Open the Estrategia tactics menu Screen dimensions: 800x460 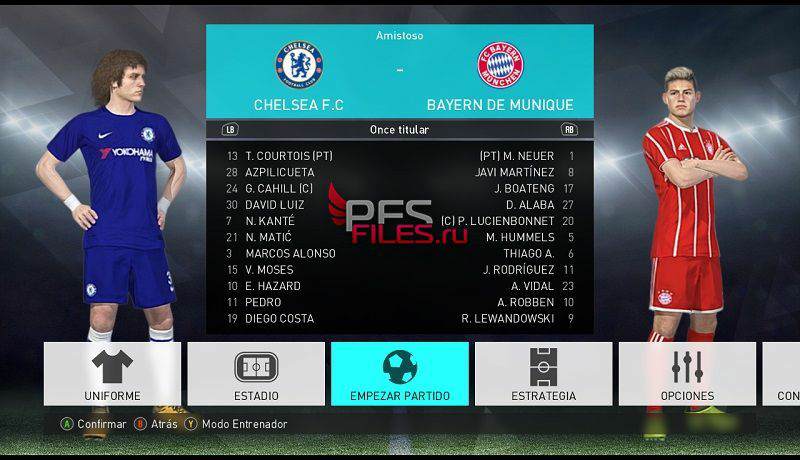544,374
